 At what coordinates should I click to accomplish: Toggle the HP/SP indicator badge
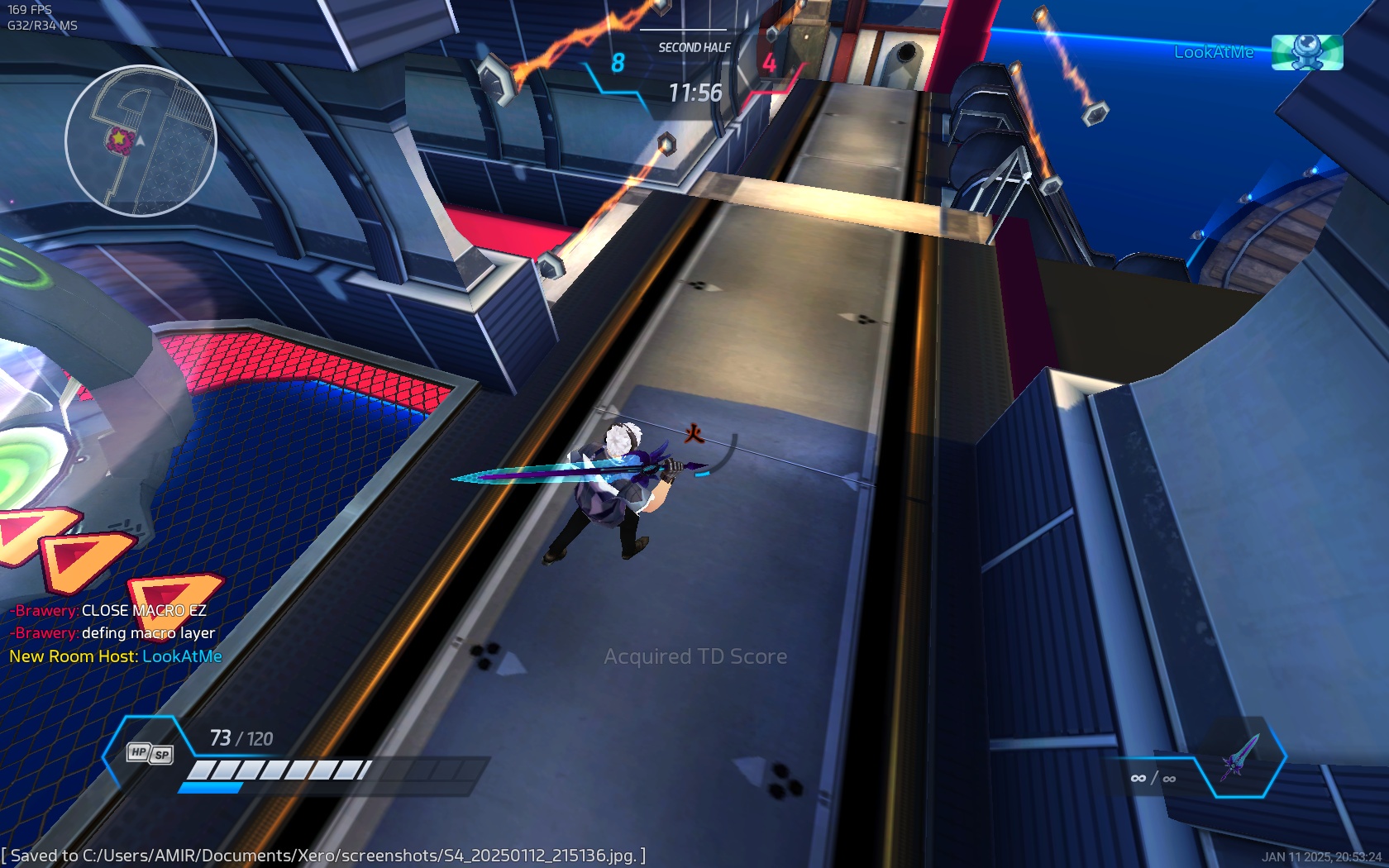pos(149,753)
